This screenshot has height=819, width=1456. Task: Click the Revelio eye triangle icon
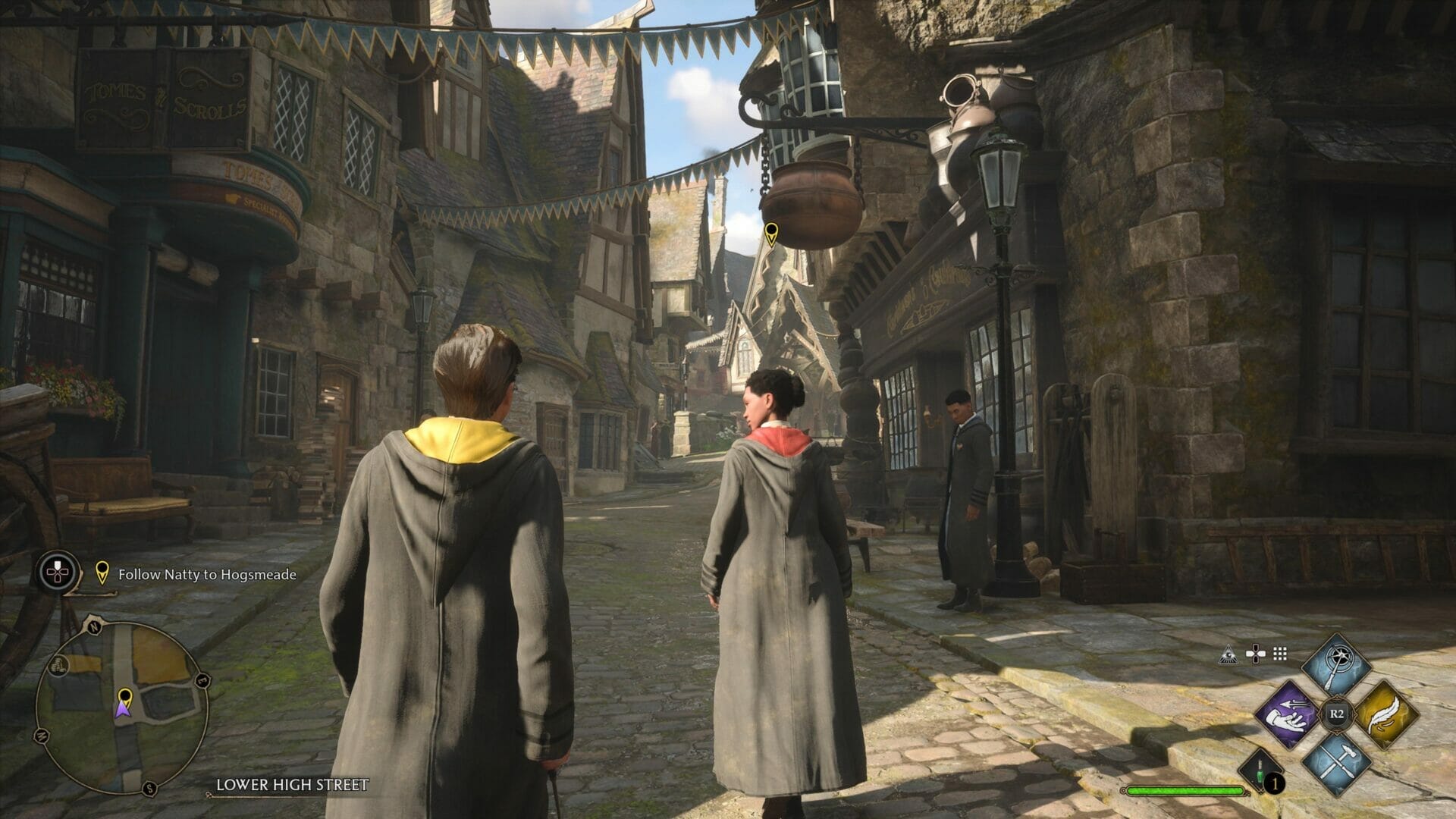[1228, 654]
